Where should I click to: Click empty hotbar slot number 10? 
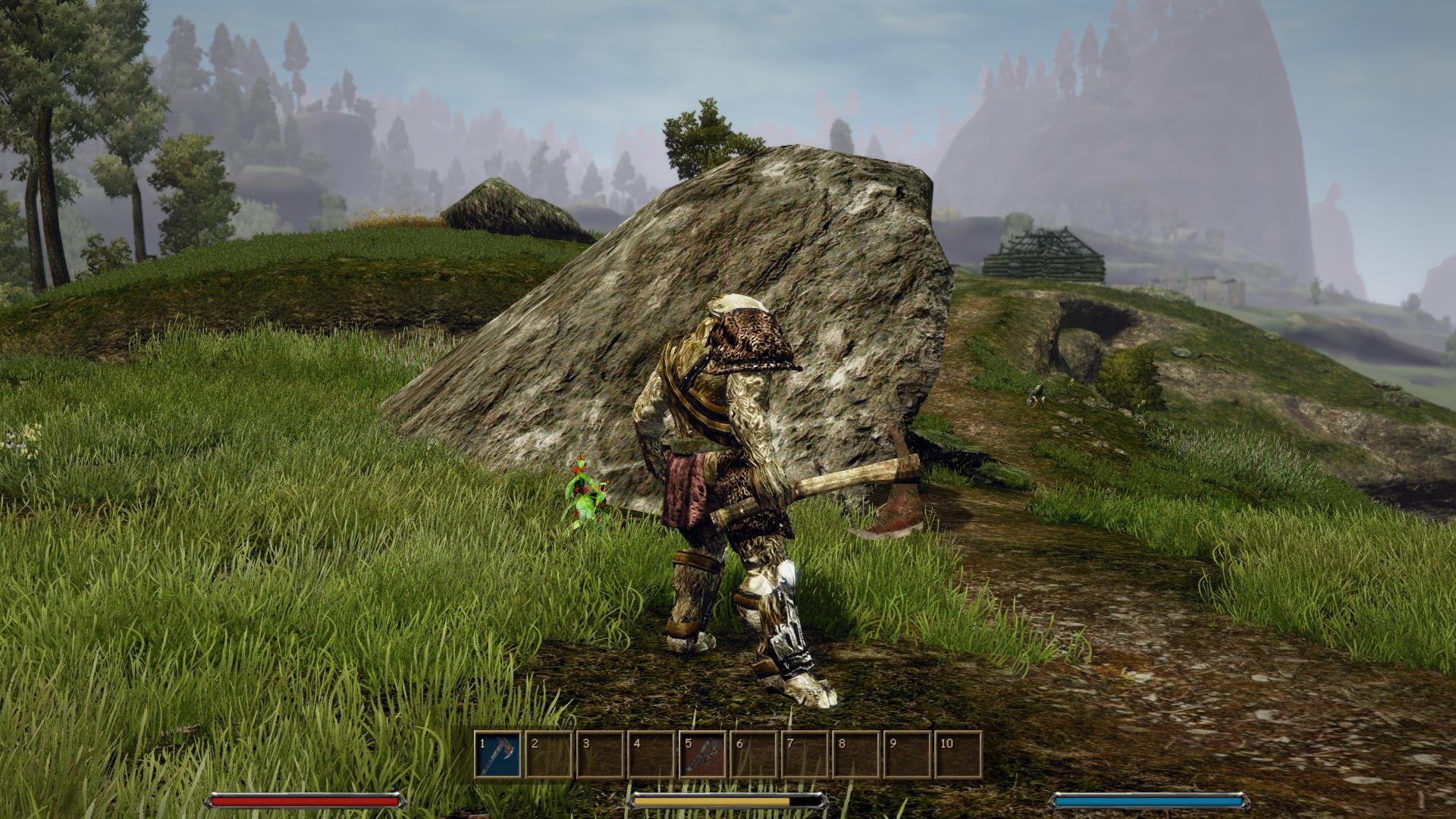pyautogui.click(x=958, y=755)
